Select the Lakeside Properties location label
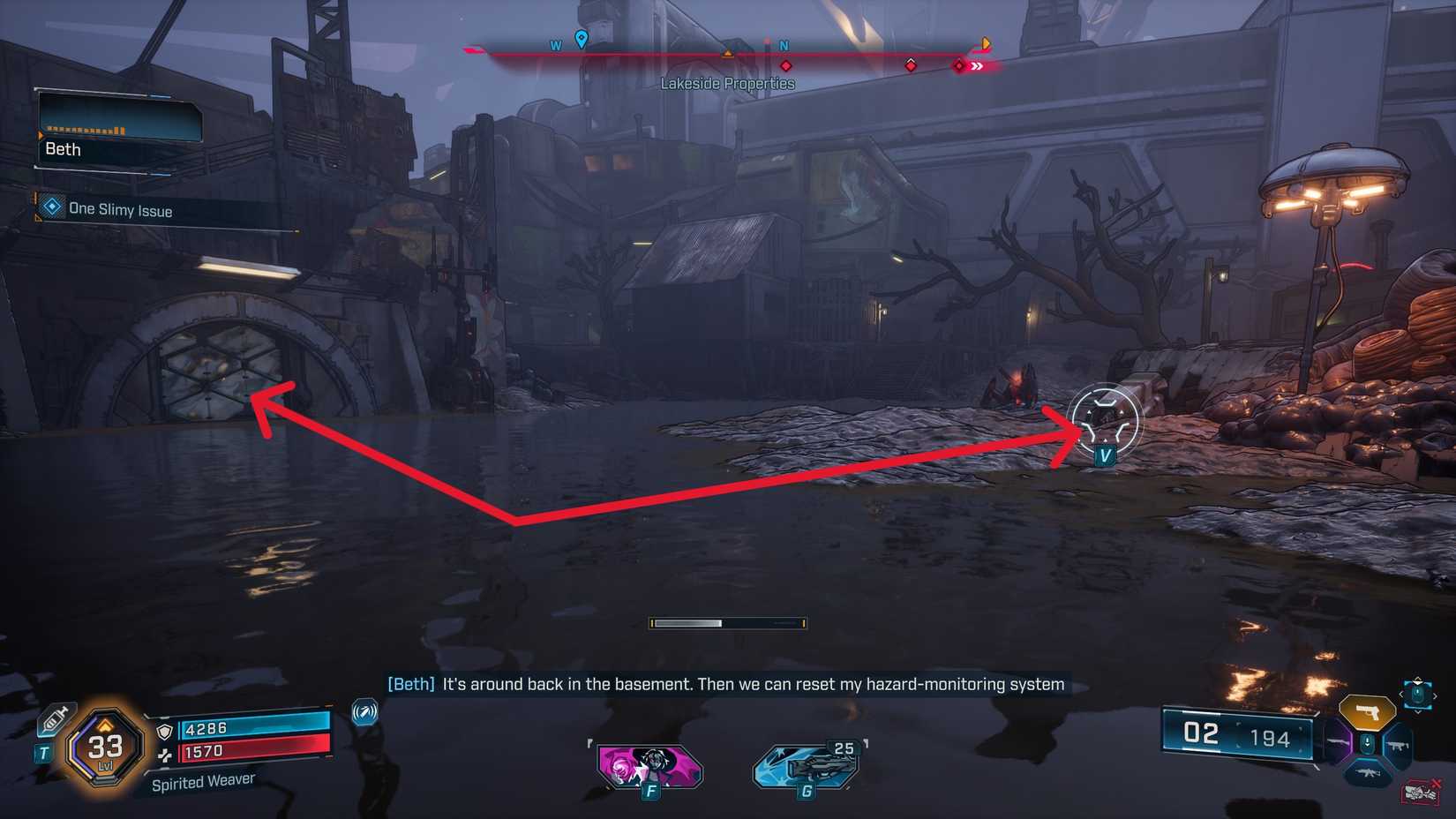 [x=727, y=83]
